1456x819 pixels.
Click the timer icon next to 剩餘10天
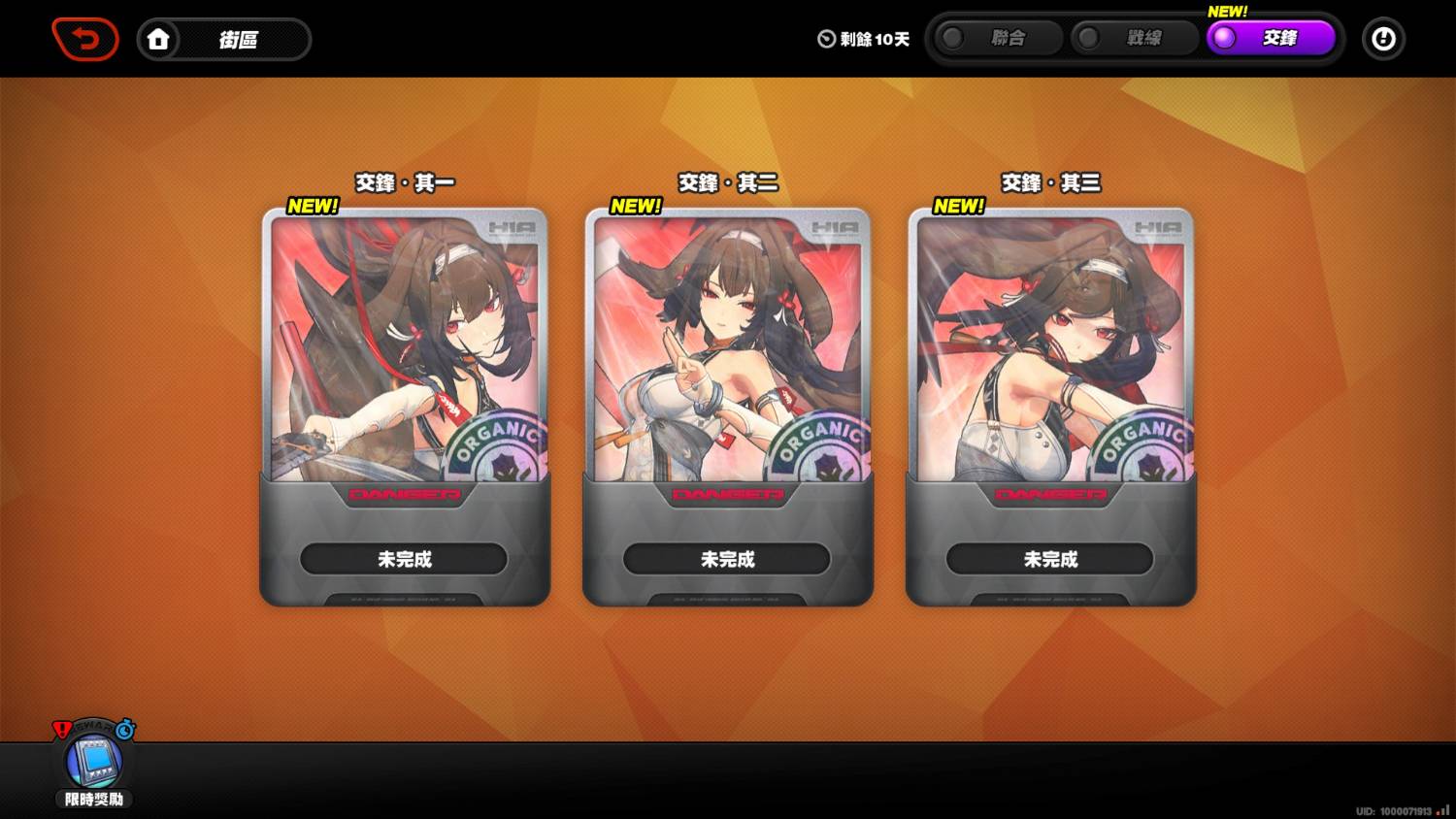tap(824, 40)
